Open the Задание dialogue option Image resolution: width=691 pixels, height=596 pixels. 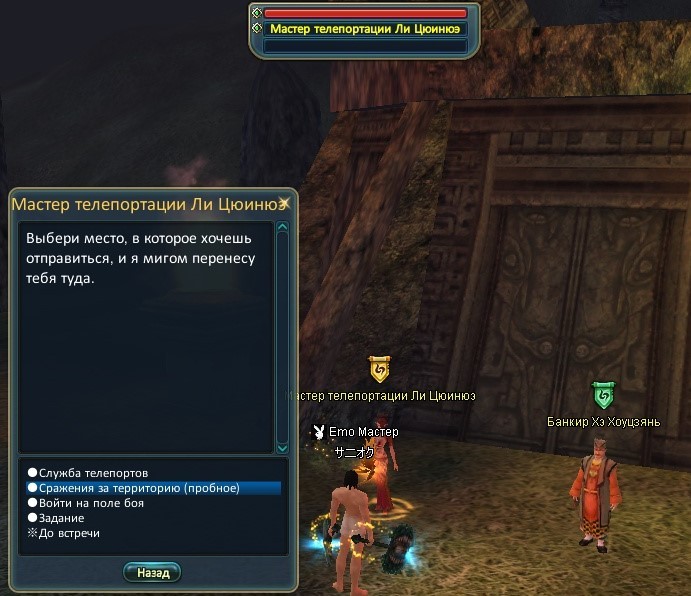62,518
